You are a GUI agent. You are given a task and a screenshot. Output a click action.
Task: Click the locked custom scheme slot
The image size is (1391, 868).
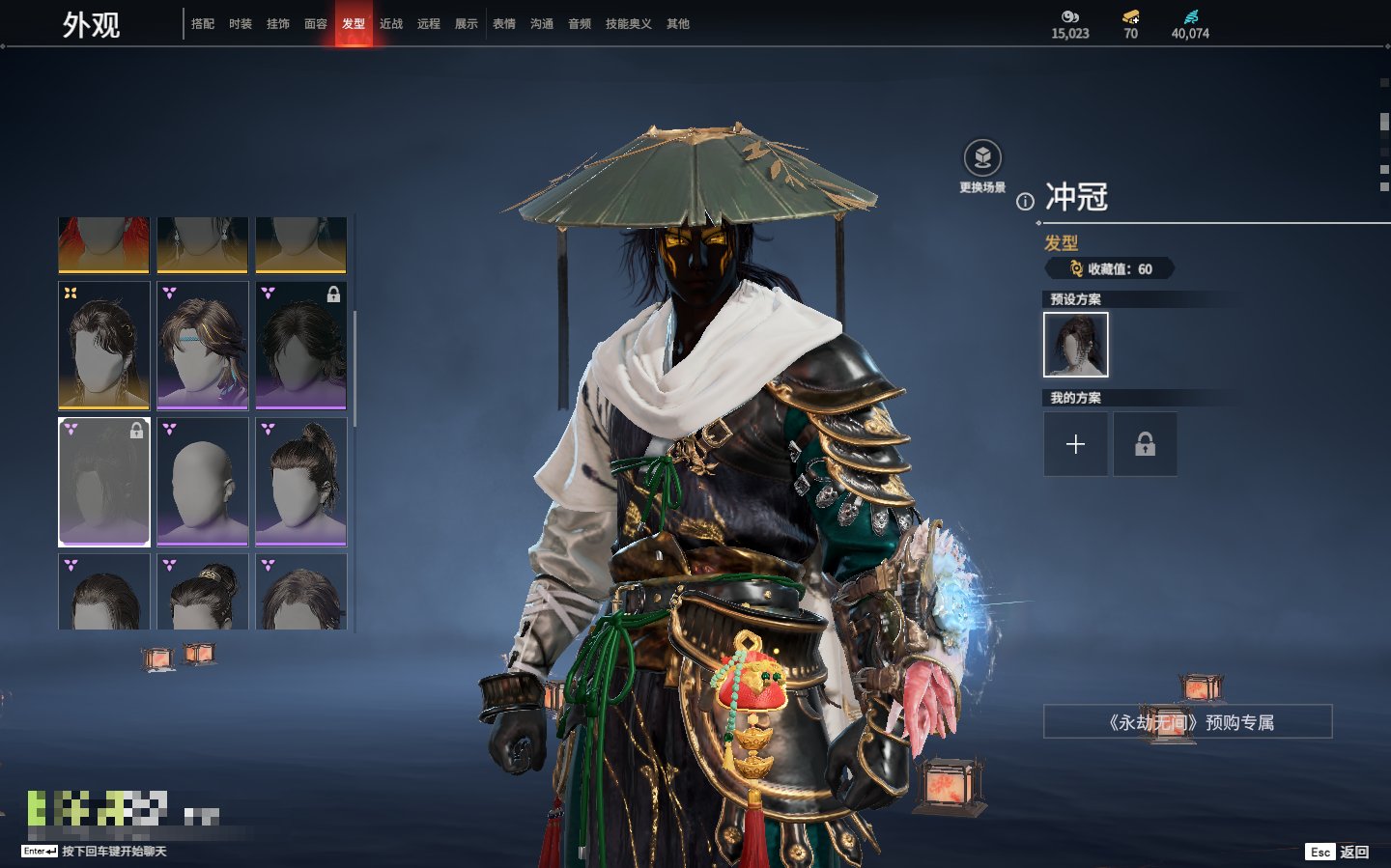coord(1145,444)
